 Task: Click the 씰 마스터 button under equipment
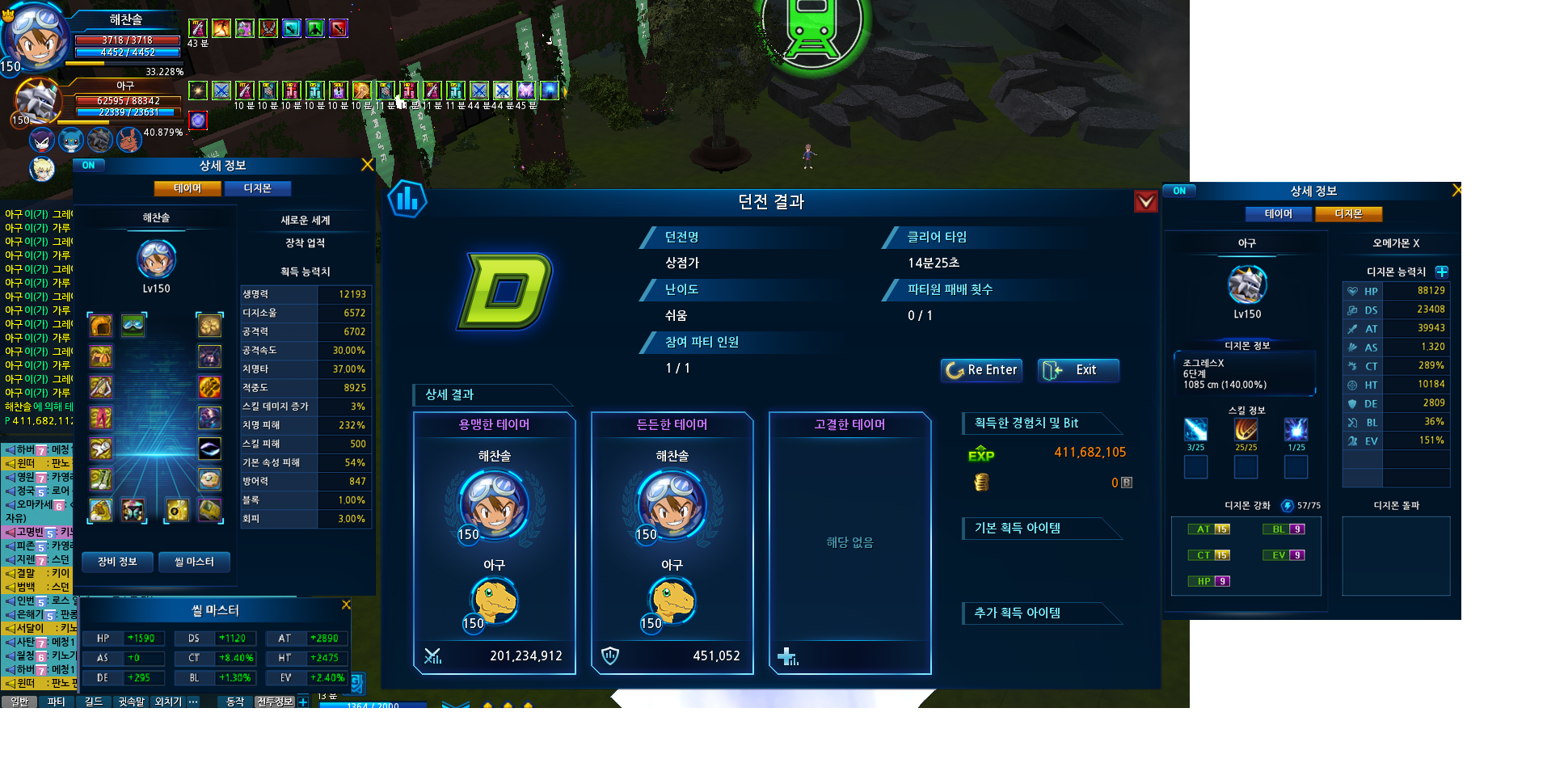pos(194,562)
